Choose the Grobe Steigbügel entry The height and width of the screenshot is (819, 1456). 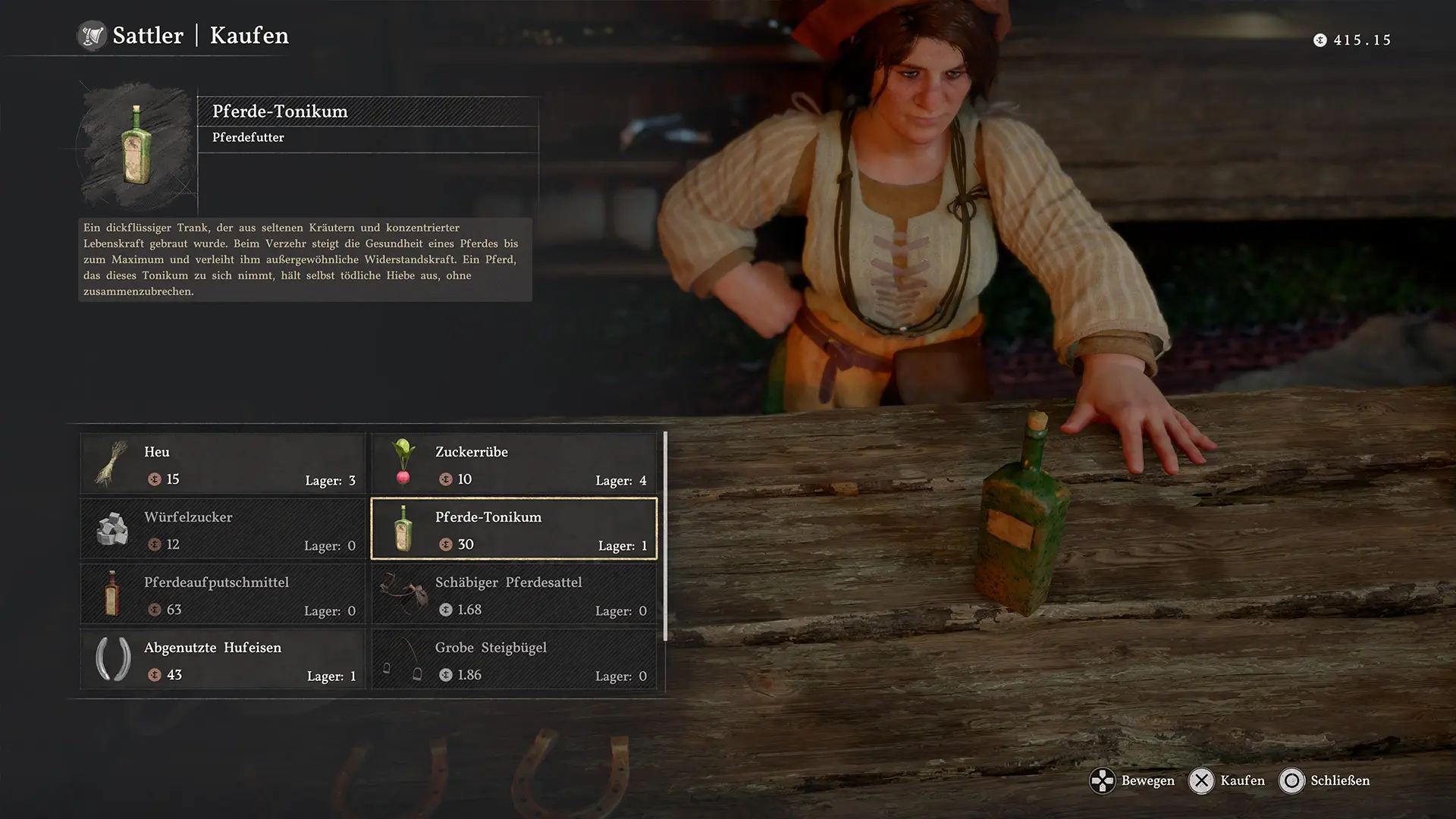pyautogui.click(x=514, y=659)
